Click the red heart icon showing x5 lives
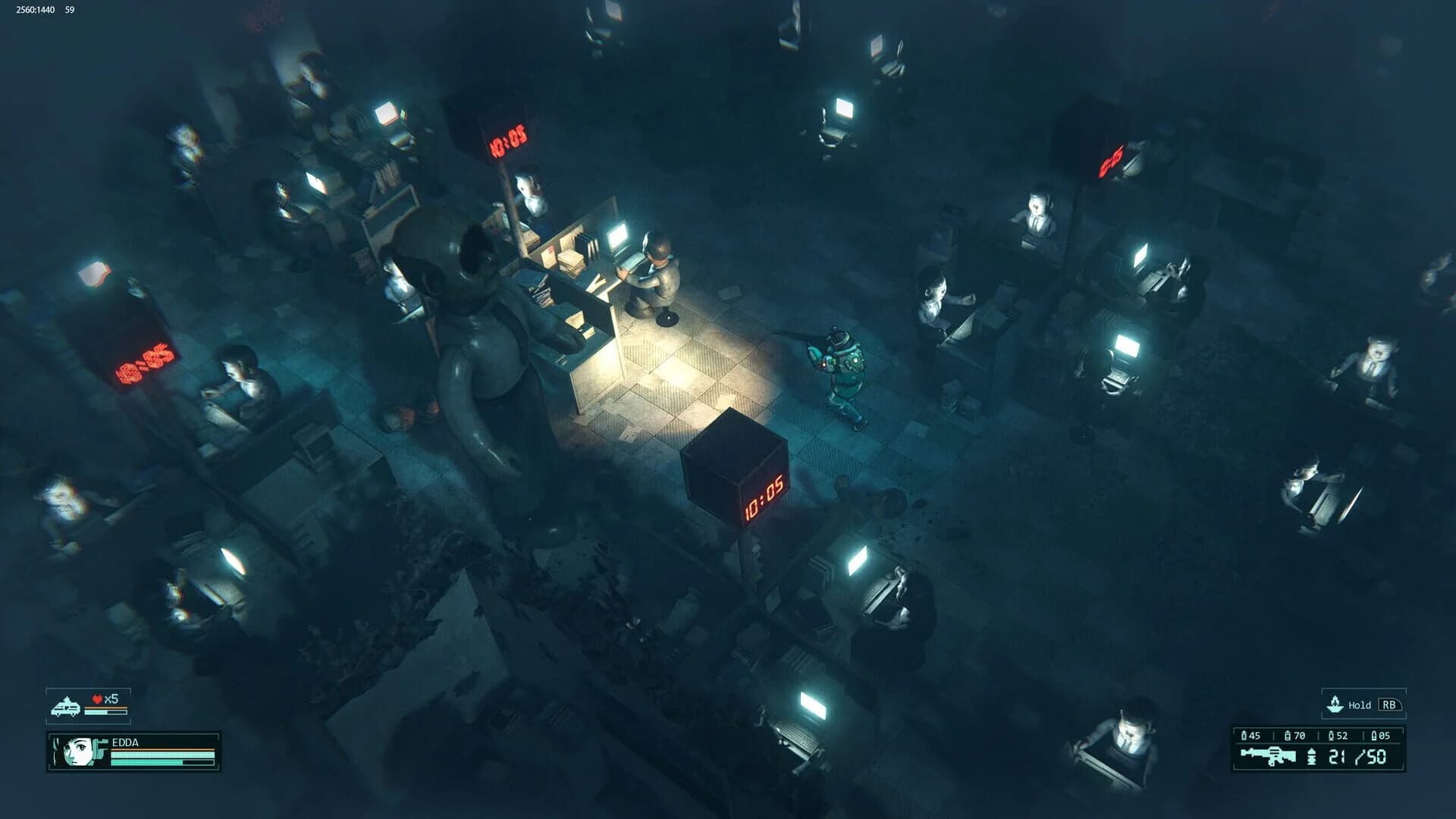The width and height of the screenshot is (1456, 819). pos(97,698)
